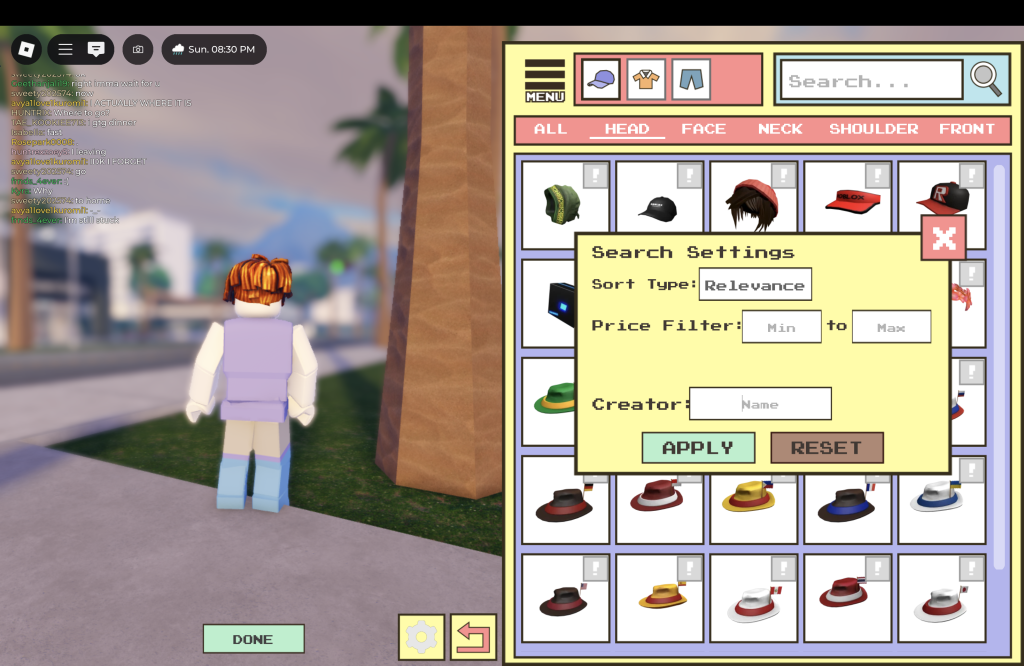
Task: Apply the search settings
Action: [x=698, y=448]
